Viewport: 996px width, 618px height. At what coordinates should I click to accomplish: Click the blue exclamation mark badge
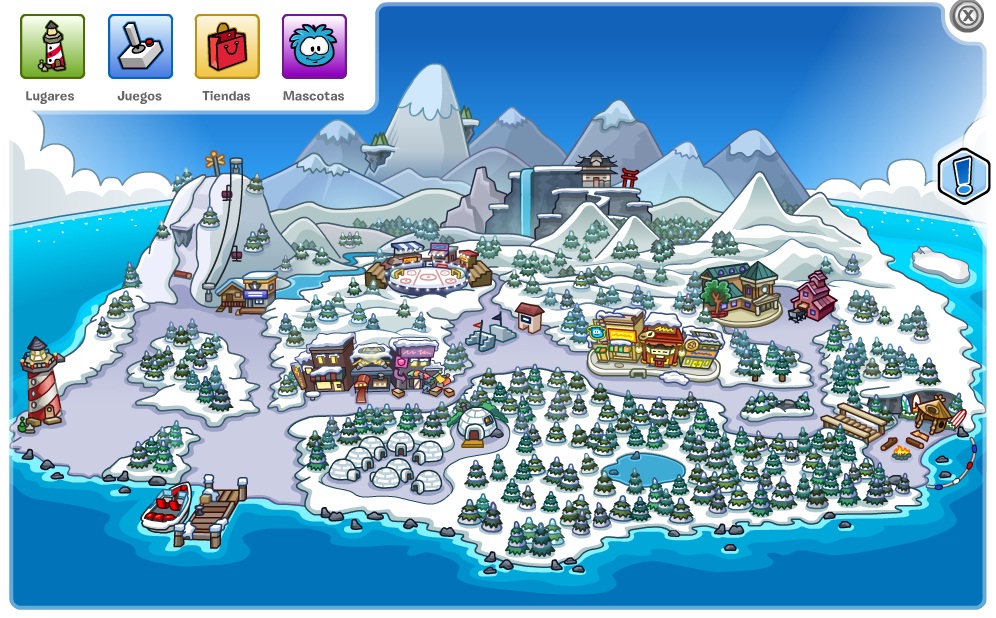(x=963, y=177)
